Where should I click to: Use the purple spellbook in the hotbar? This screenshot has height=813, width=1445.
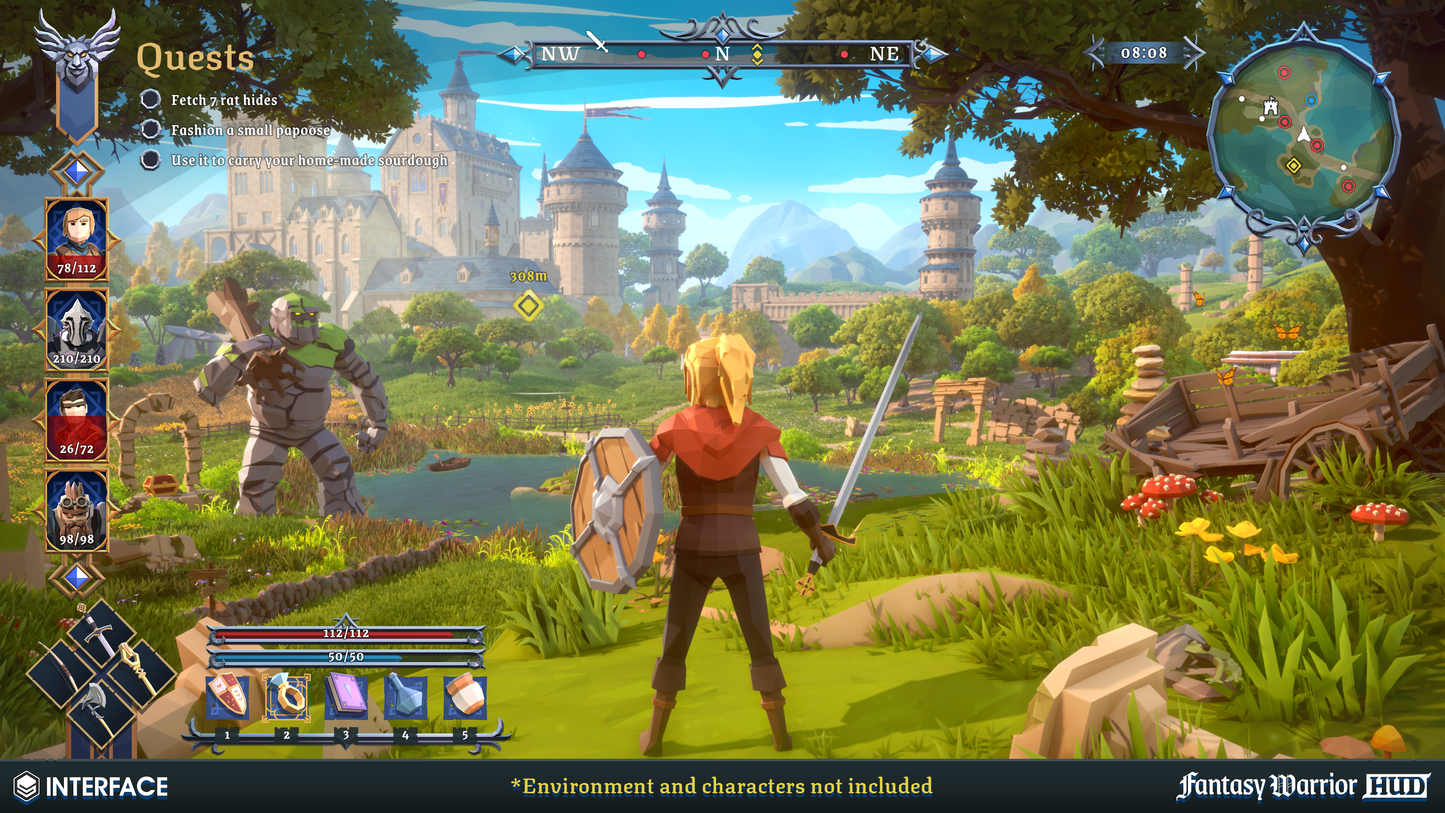coord(346,697)
